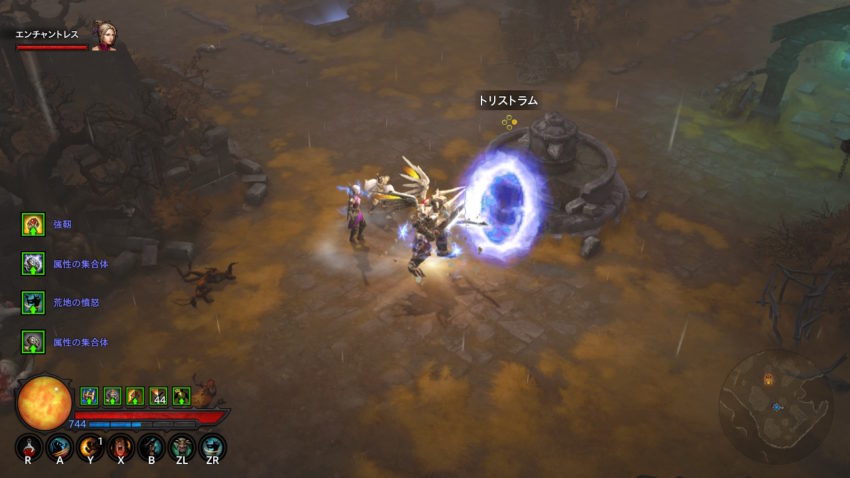Click the buff icon showing 44 stacks

158,396
